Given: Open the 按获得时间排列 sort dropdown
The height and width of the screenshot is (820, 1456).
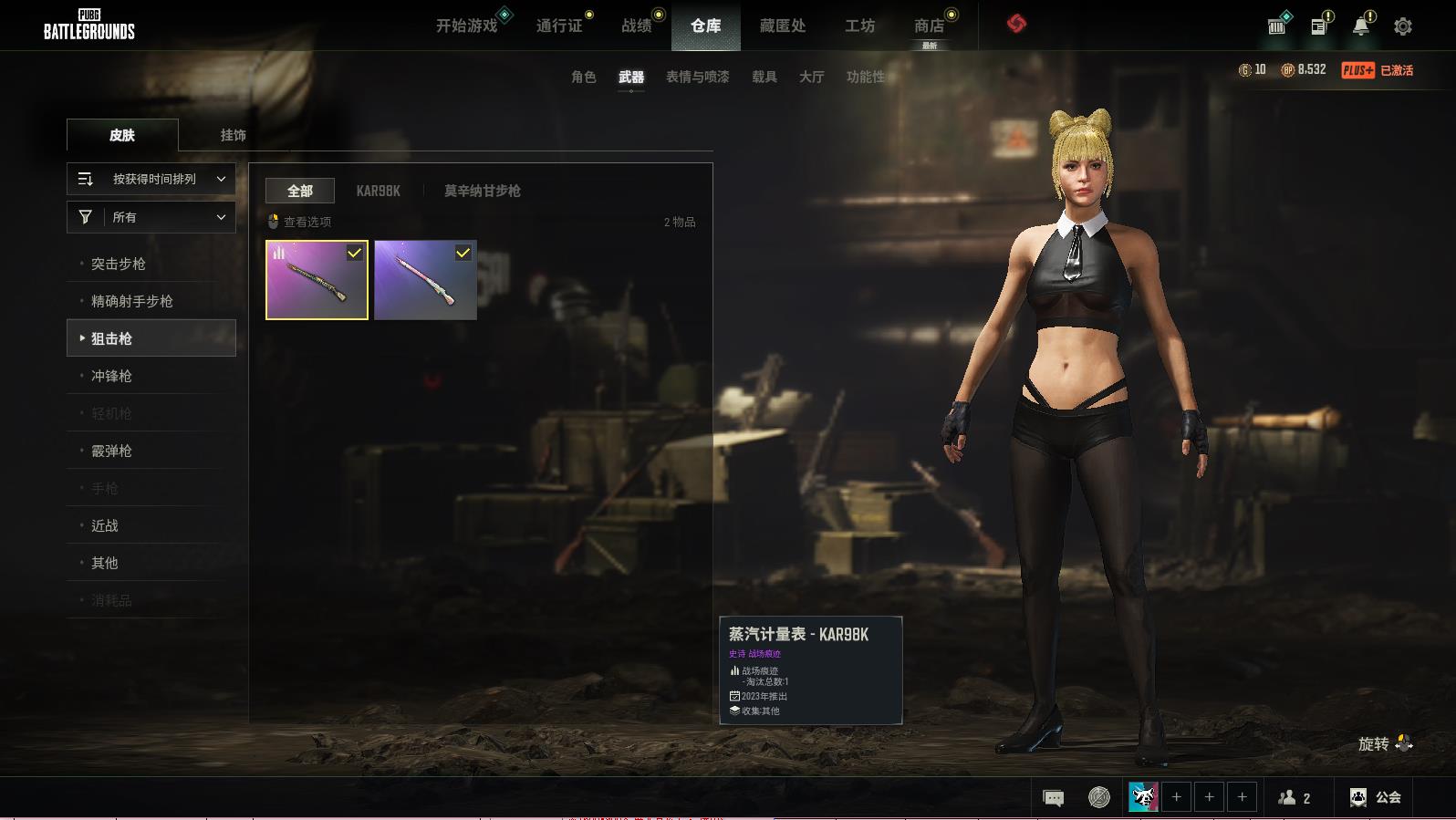Looking at the screenshot, I should 151,179.
